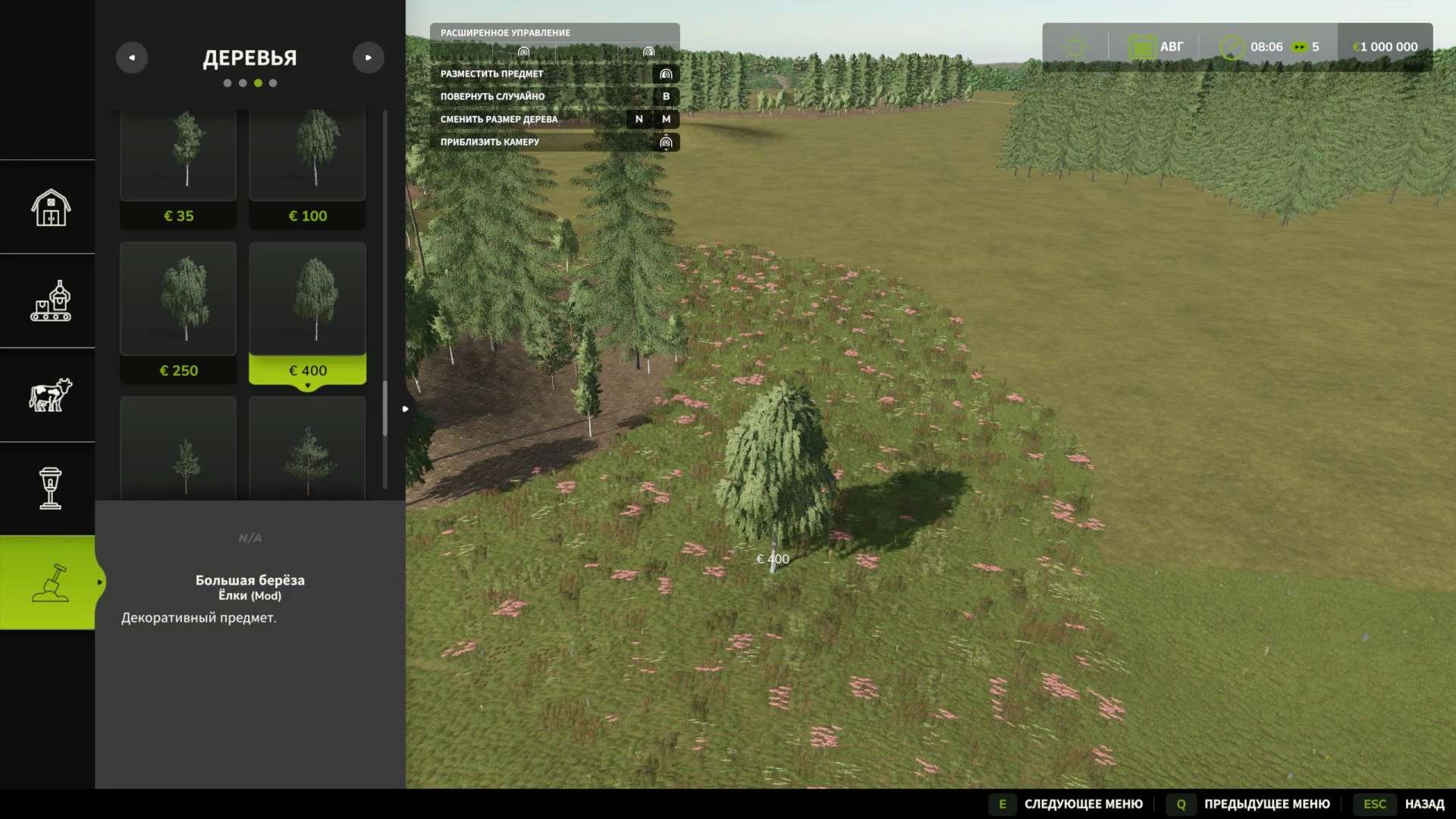Collapse the build panel via side arrow
1456x819 pixels.
406,408
